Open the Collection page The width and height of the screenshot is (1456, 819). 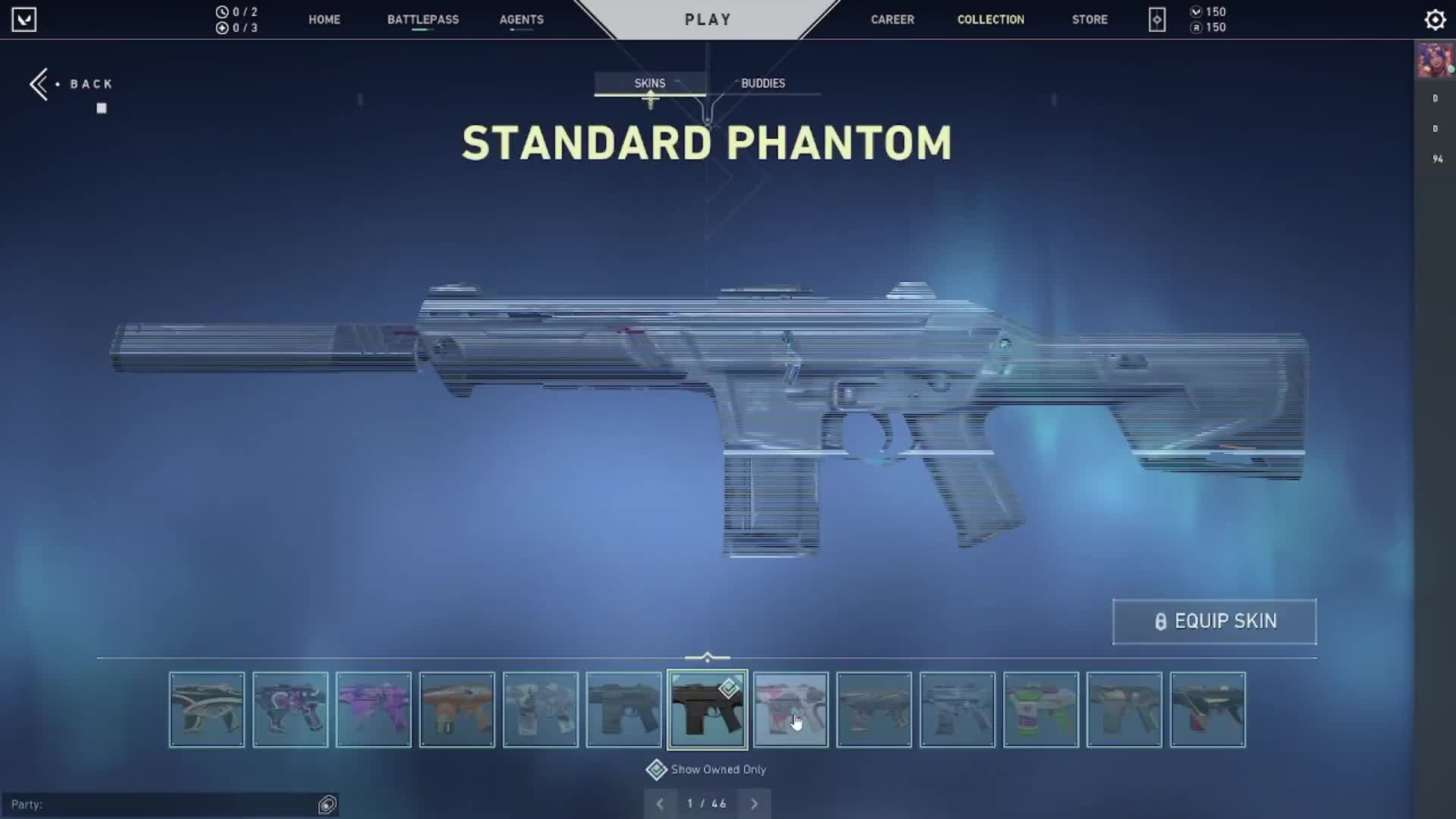(990, 20)
